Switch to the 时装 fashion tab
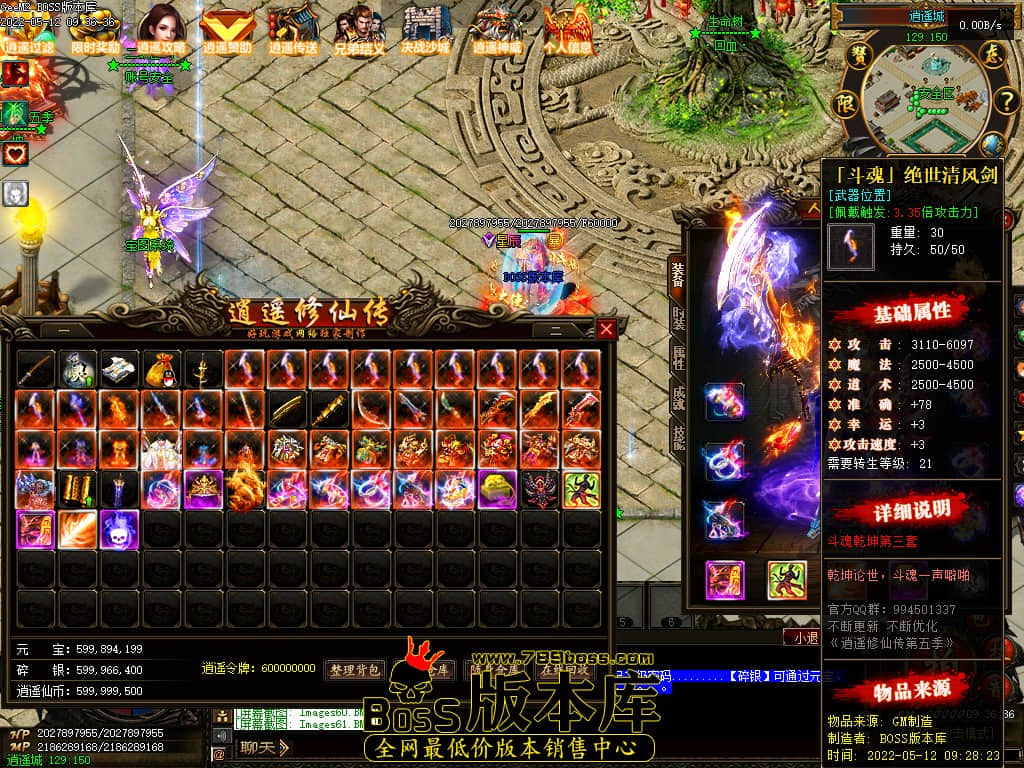Image resolution: width=1024 pixels, height=768 pixels. tap(679, 319)
